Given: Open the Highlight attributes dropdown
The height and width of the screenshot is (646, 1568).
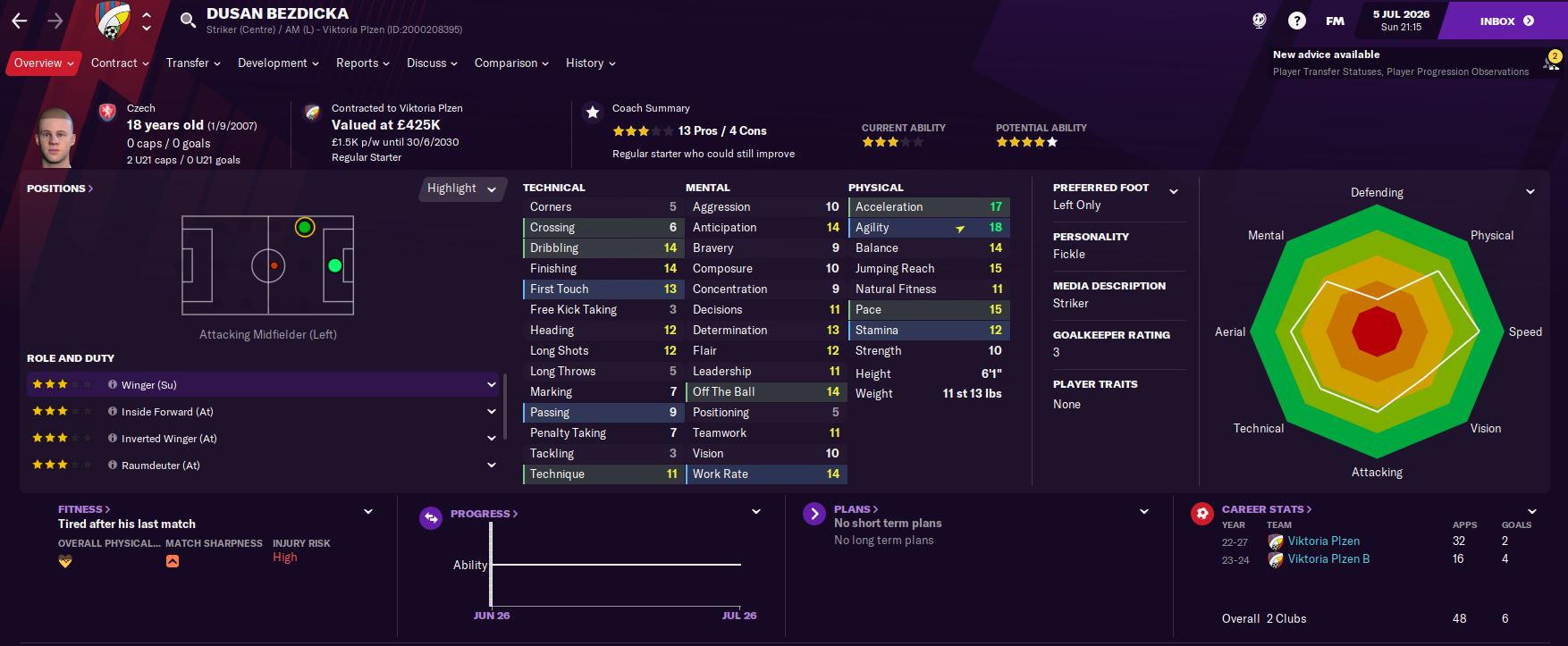Looking at the screenshot, I should pyautogui.click(x=461, y=189).
